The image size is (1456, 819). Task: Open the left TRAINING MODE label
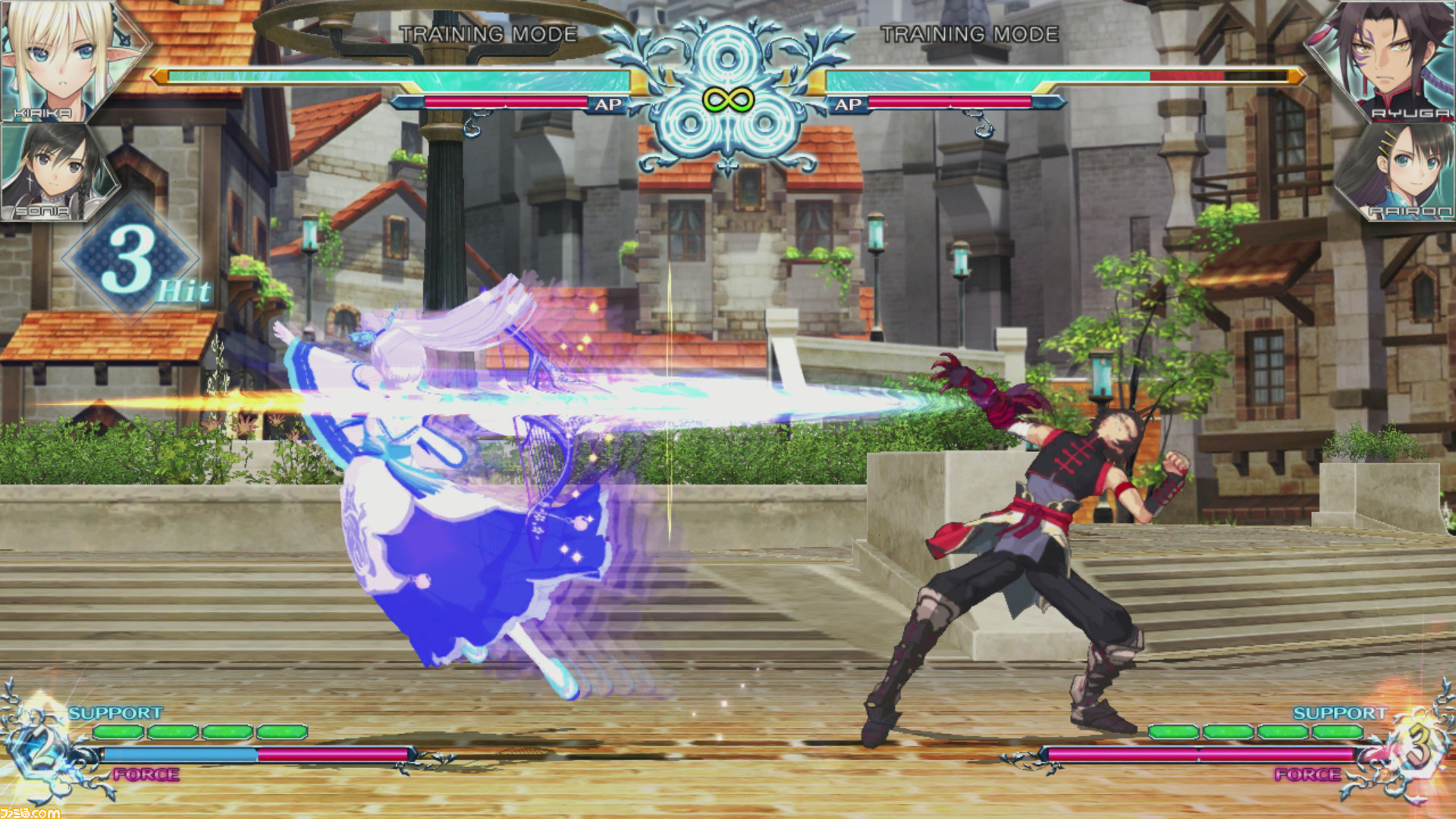tap(489, 34)
